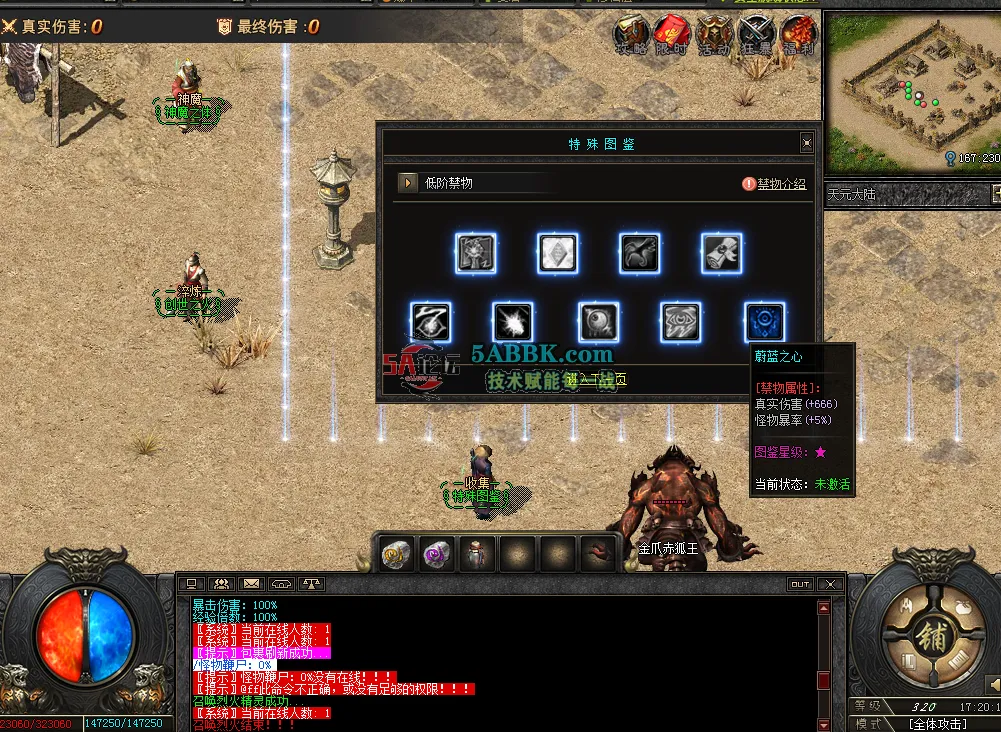
Task: Open the 限时 red envelope icon
Action: tap(672, 36)
